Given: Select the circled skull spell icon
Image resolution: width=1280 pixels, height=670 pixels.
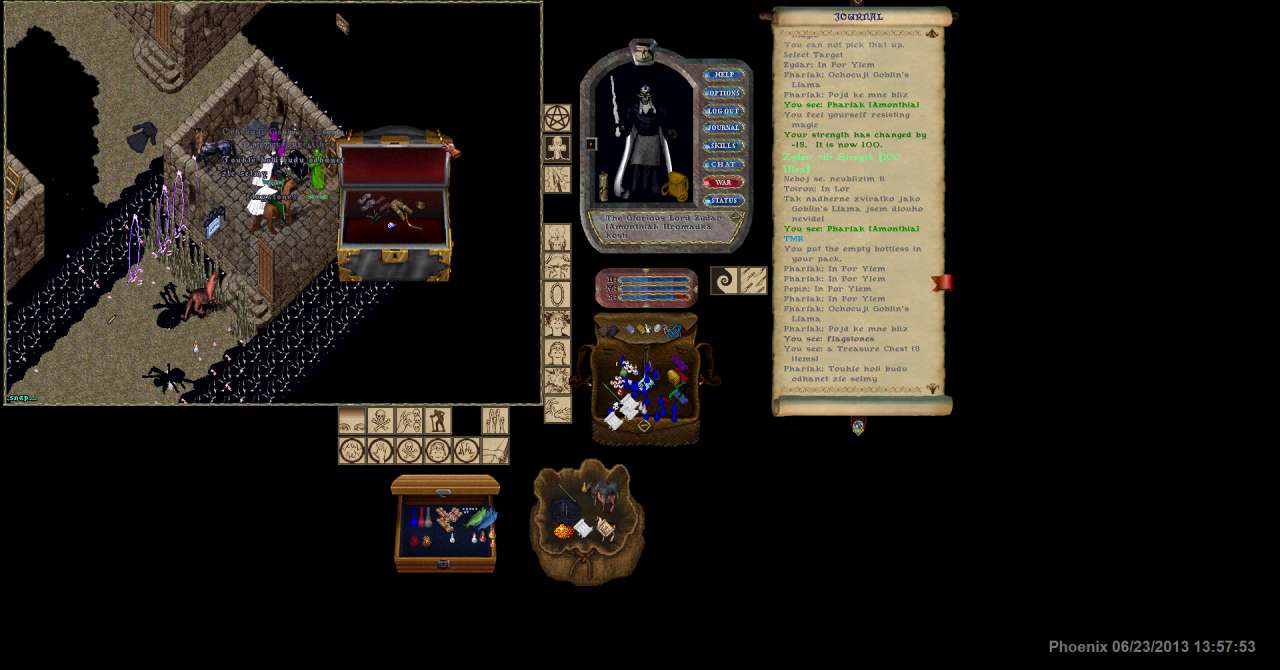Looking at the screenshot, I should click(x=409, y=451).
